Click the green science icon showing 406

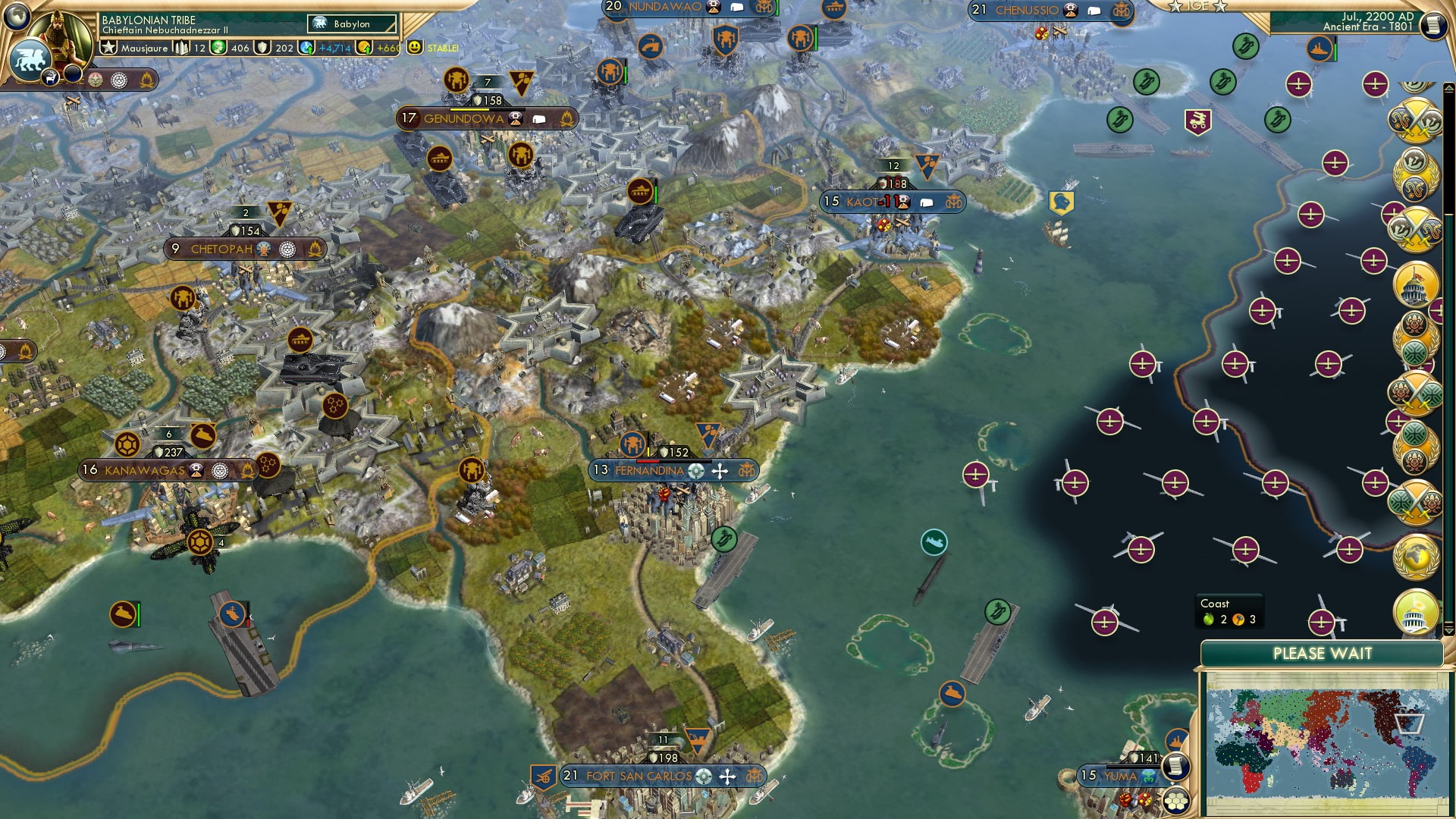pyautogui.click(x=218, y=47)
